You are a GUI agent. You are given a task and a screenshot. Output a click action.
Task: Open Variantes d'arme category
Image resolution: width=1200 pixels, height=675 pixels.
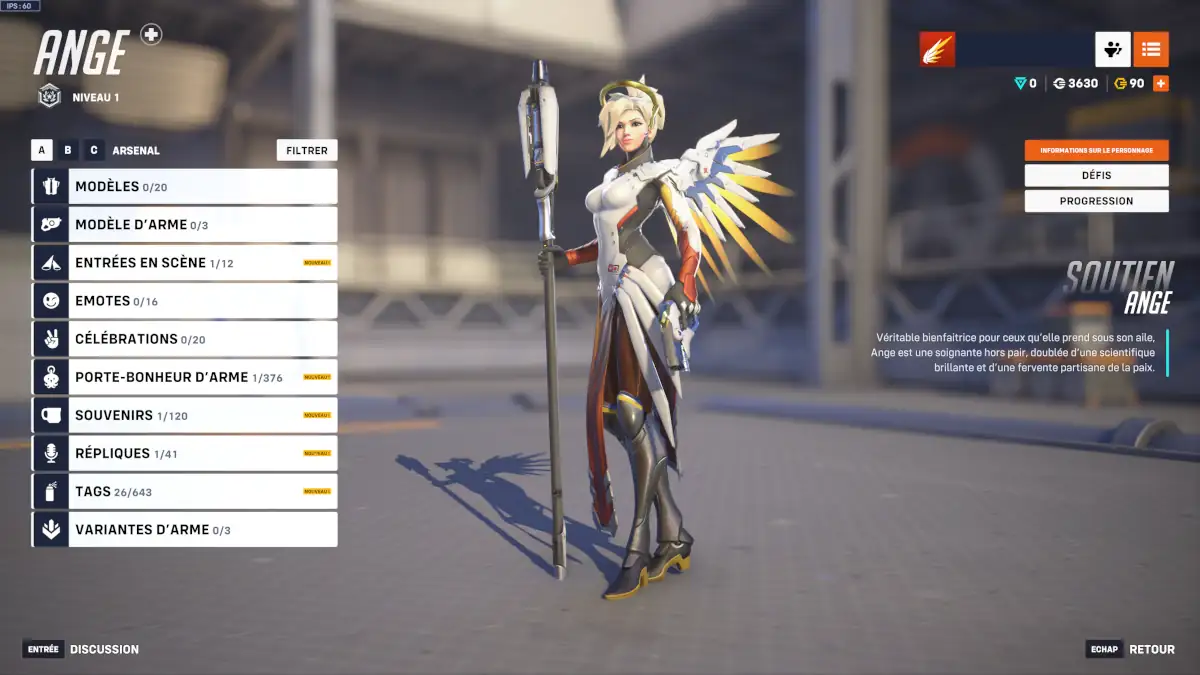click(x=185, y=529)
